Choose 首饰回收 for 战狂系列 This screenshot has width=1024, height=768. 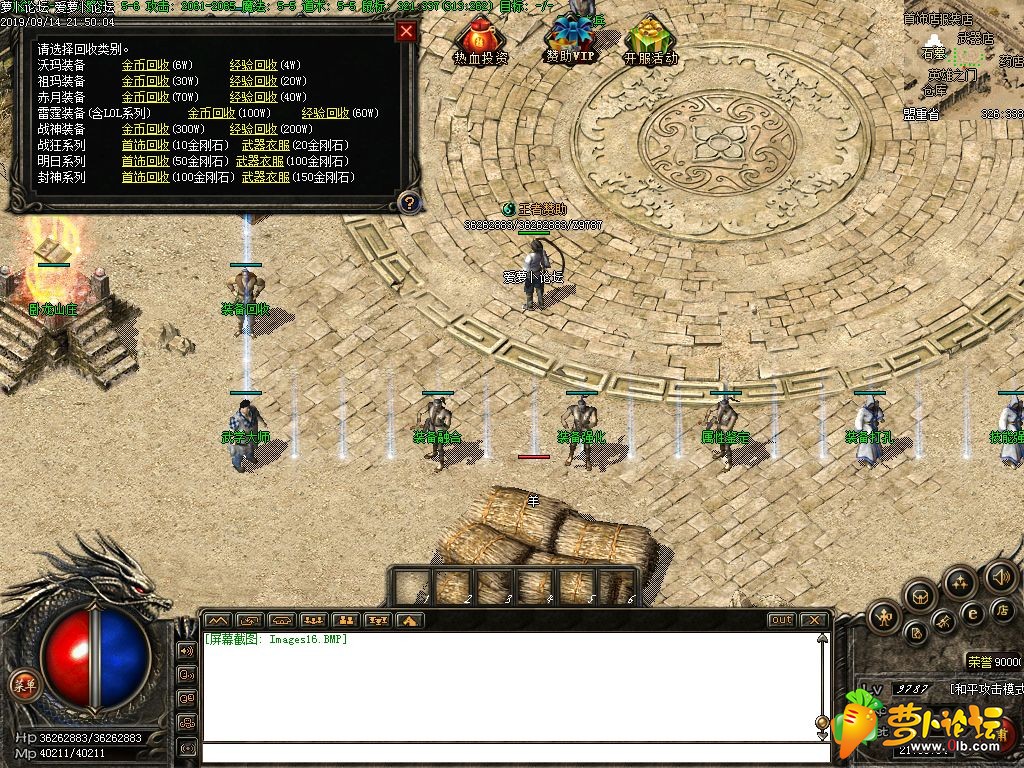(x=145, y=145)
